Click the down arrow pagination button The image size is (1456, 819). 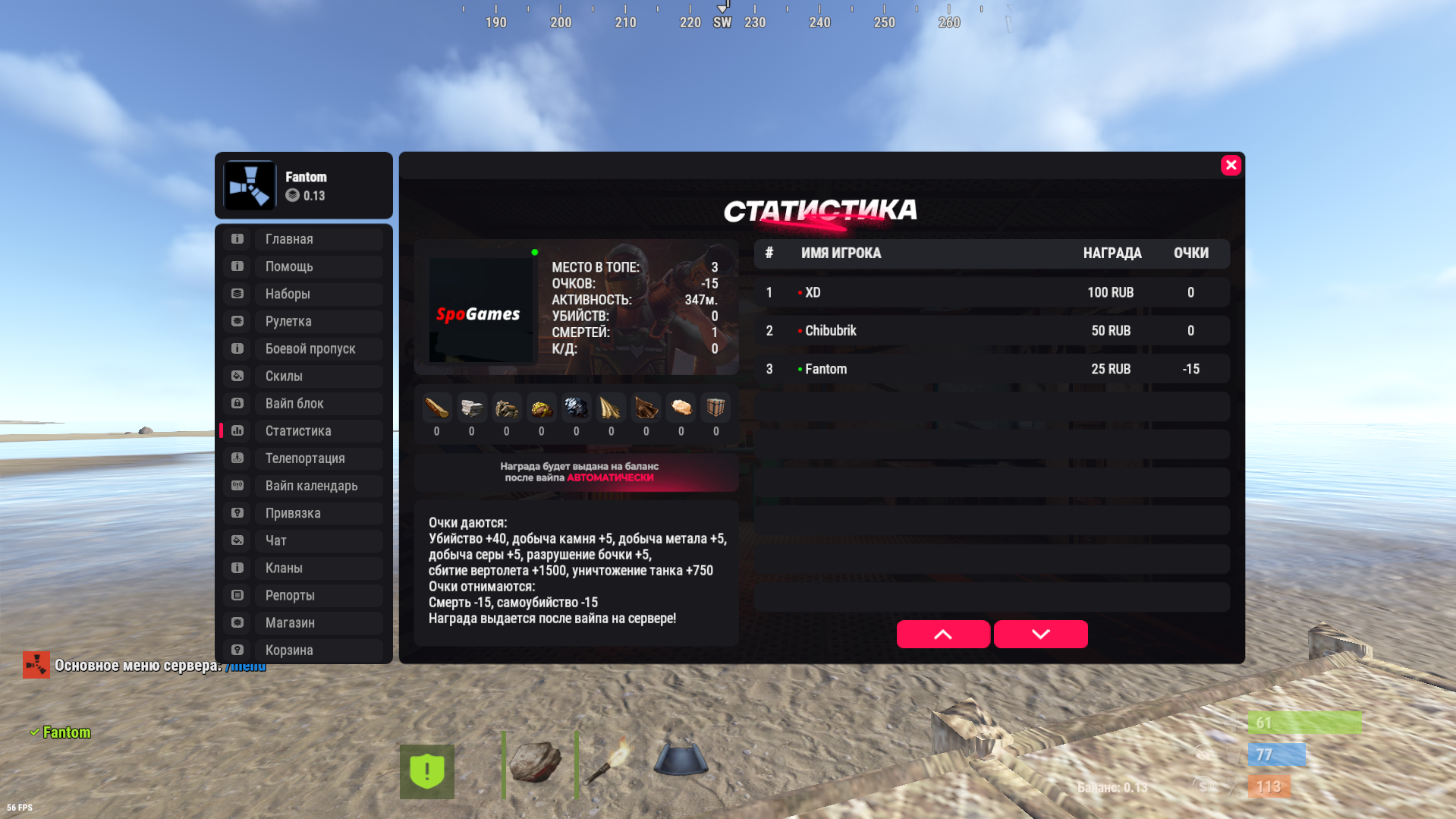coord(1040,634)
